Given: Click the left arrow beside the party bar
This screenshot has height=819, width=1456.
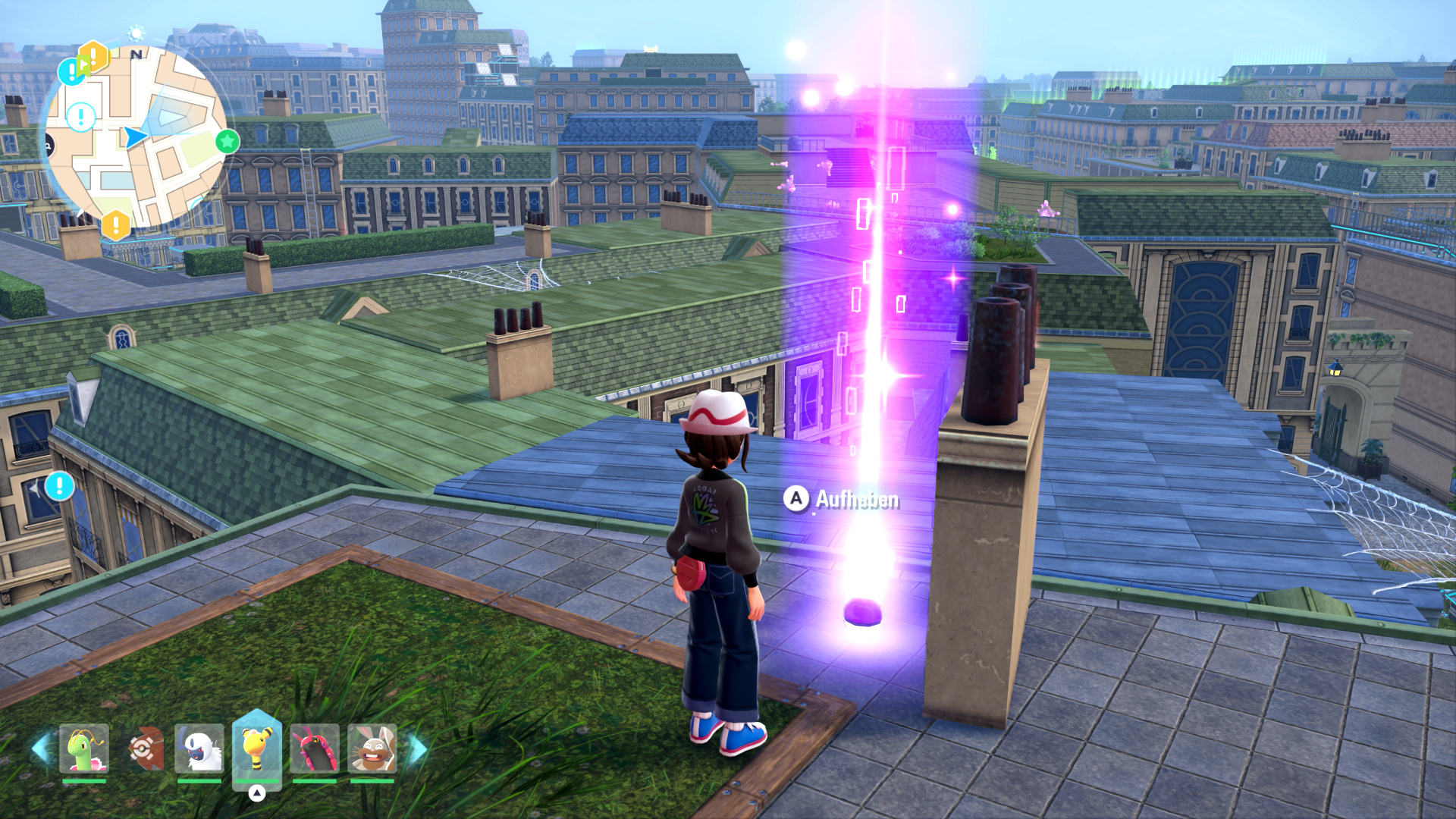Looking at the screenshot, I should [x=39, y=748].
